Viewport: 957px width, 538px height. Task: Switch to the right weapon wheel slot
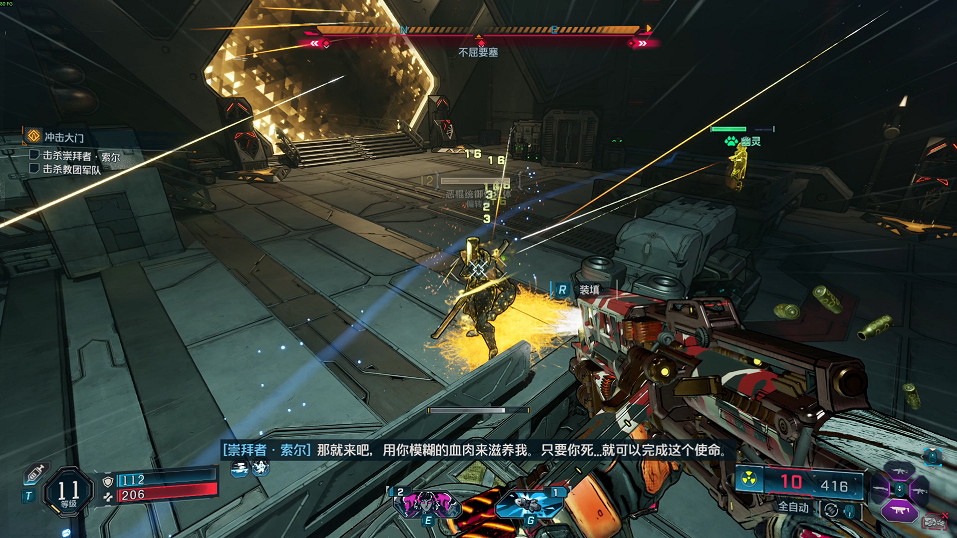pos(920,488)
